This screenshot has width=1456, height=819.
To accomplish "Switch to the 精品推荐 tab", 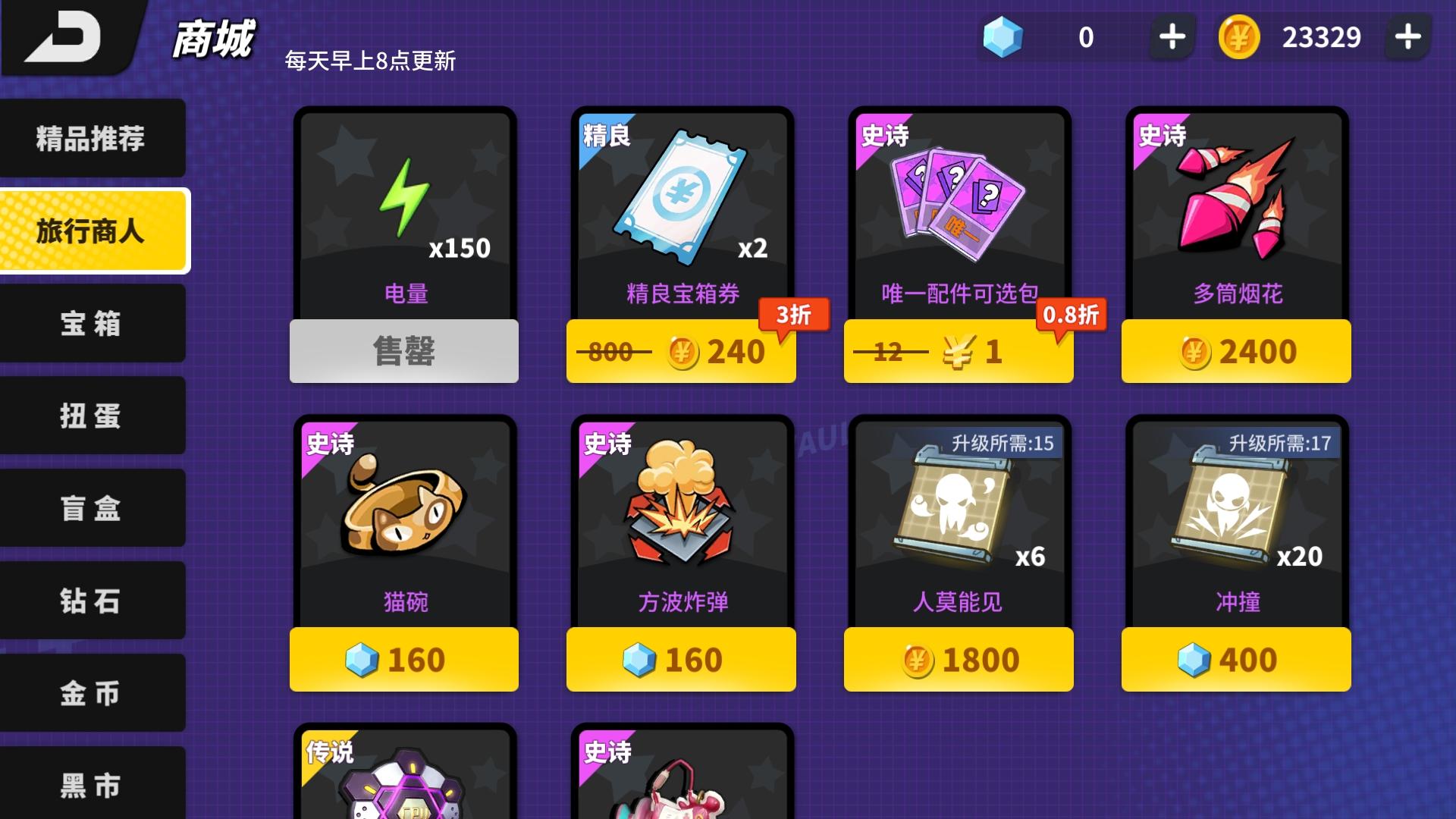I will [91, 138].
